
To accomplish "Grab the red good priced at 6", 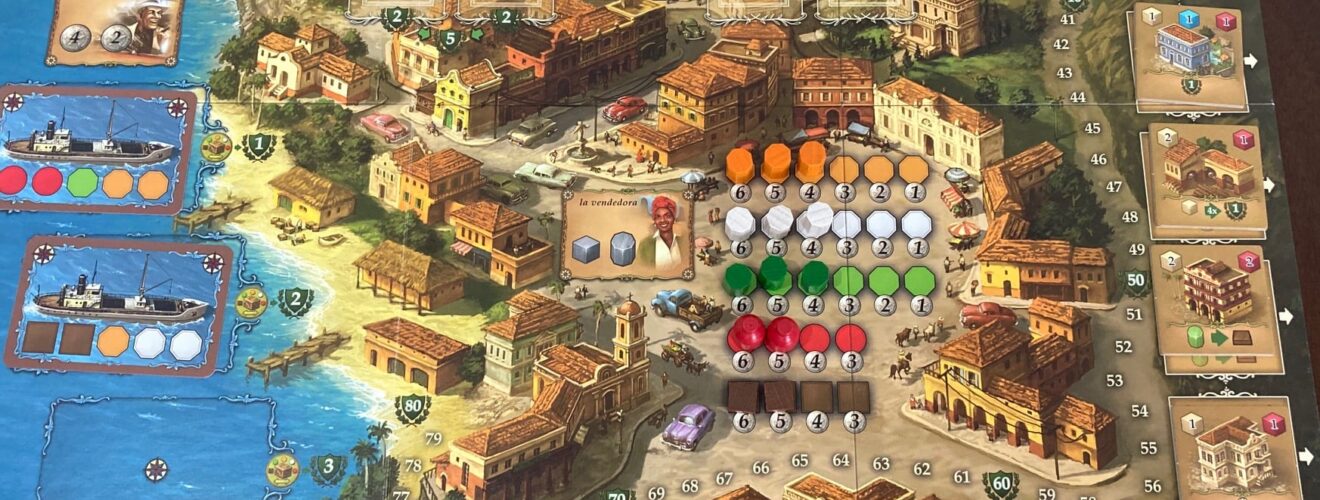I will [744, 332].
